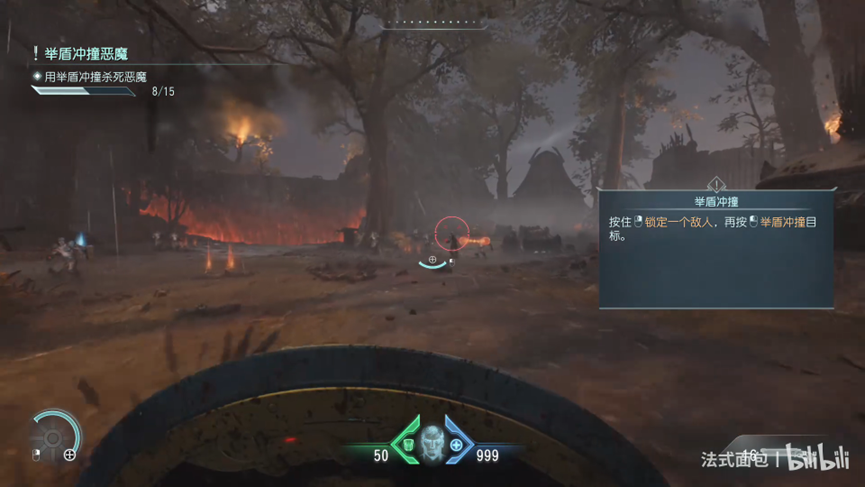Screen dimensions: 865x487
Task: Click the 举盾冲撞 tutorial tip panel
Action: pos(716,246)
